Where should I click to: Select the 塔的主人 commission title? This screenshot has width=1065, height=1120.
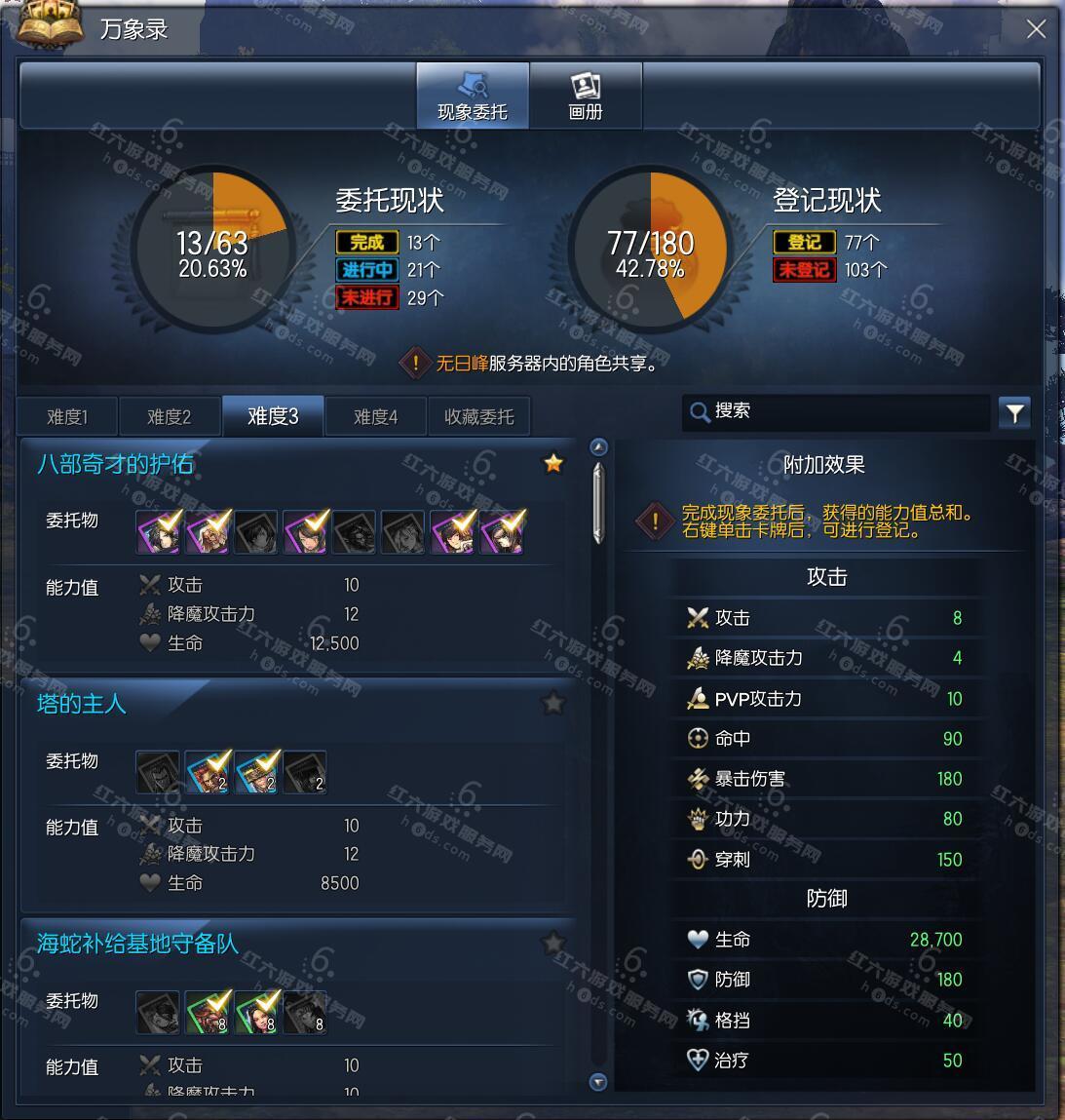click(82, 704)
